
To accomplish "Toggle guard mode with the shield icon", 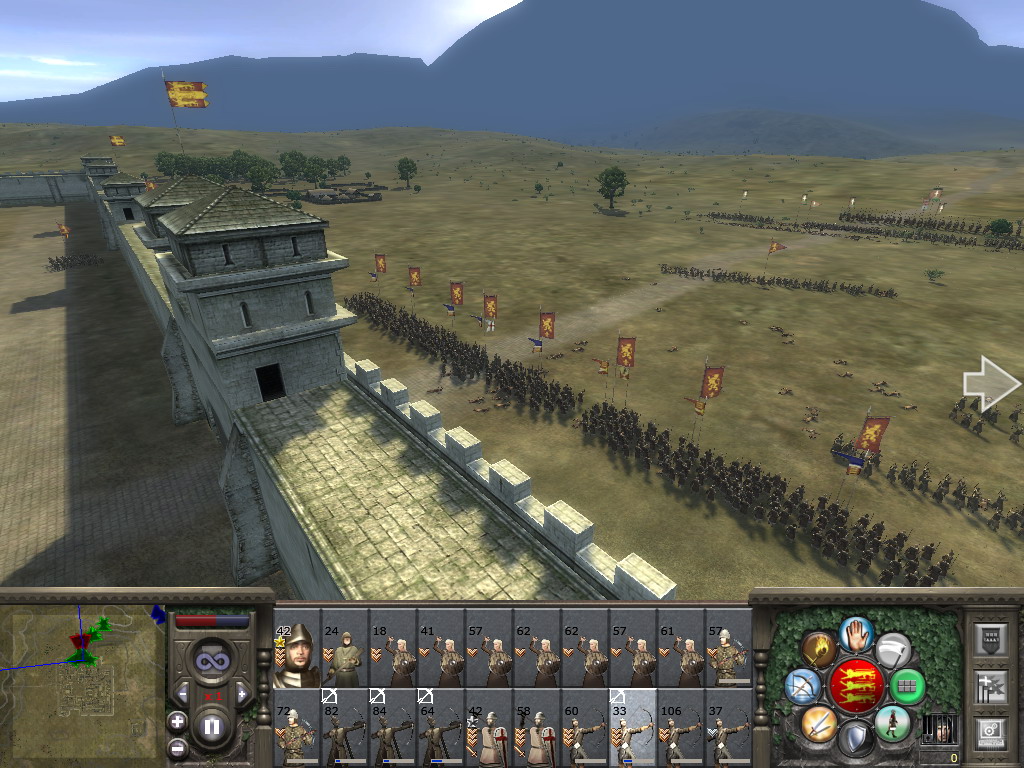I will [x=855, y=738].
